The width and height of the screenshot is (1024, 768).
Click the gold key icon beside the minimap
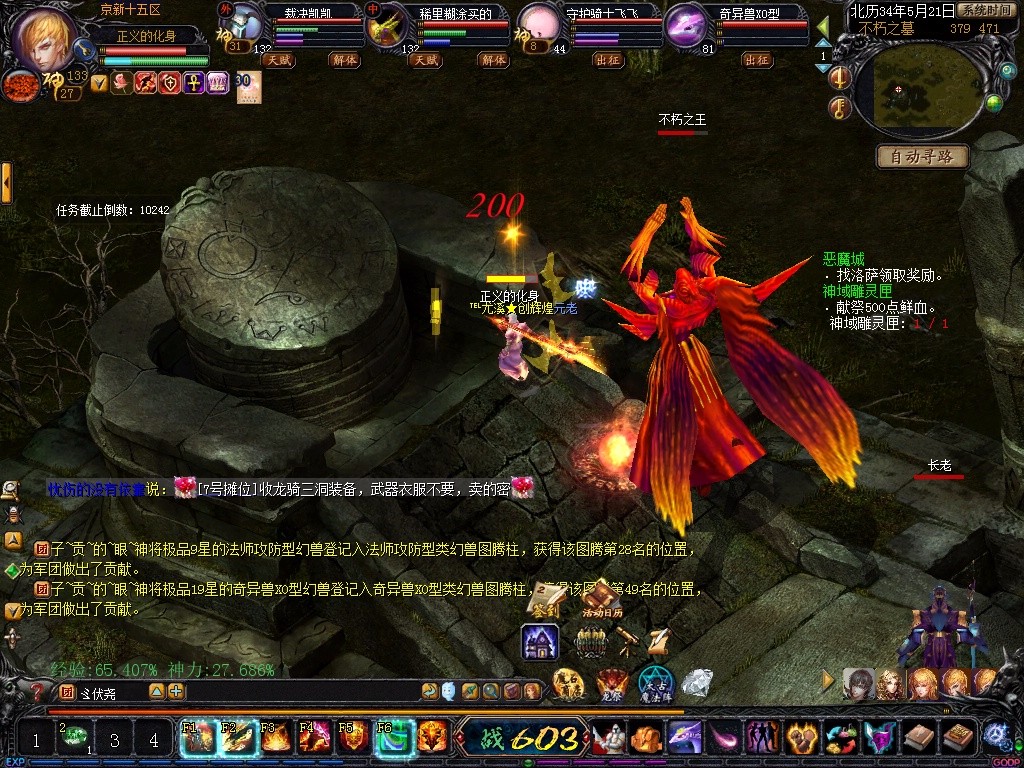click(839, 107)
